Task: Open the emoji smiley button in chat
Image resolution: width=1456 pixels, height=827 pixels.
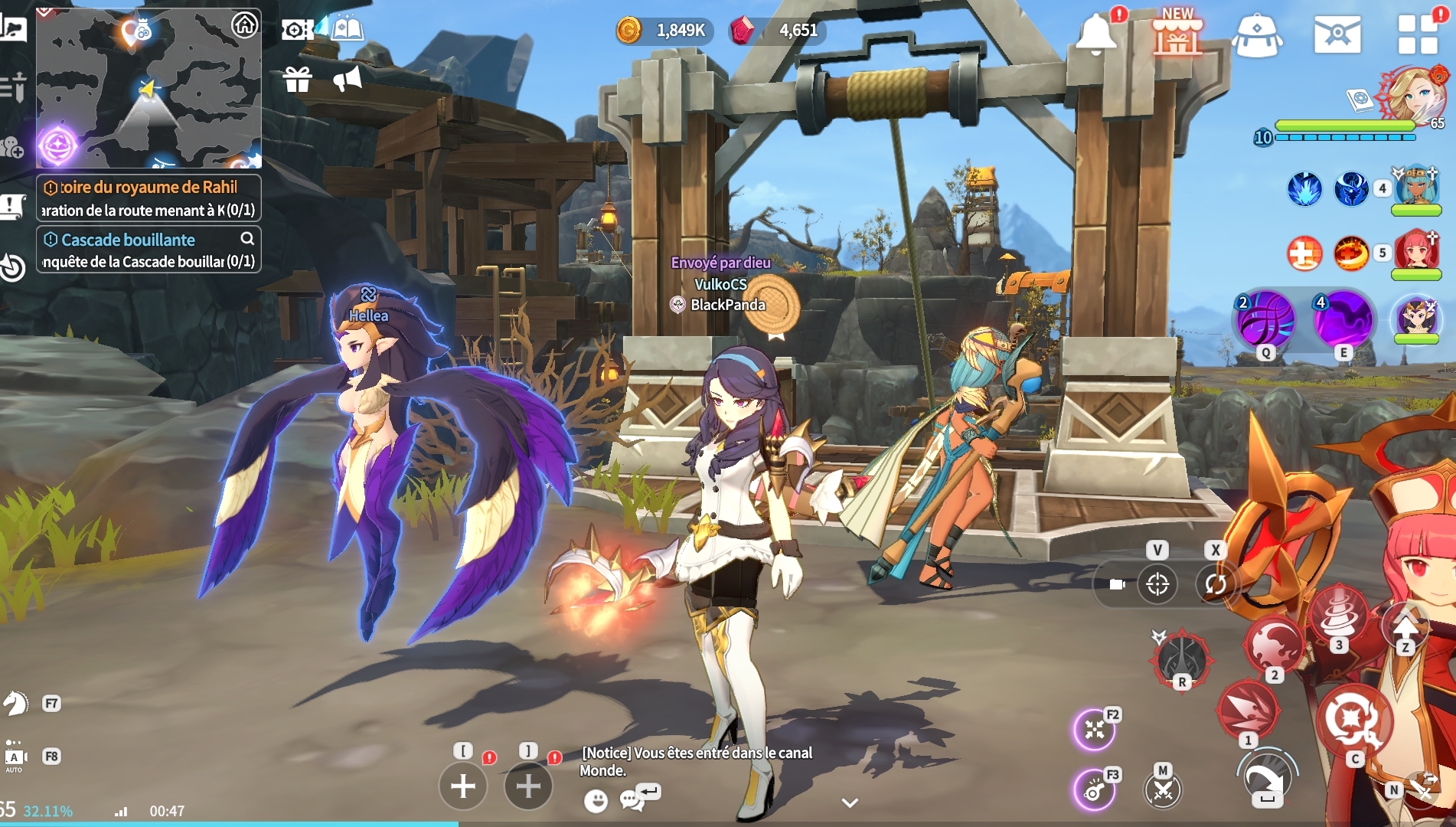Action: (596, 801)
